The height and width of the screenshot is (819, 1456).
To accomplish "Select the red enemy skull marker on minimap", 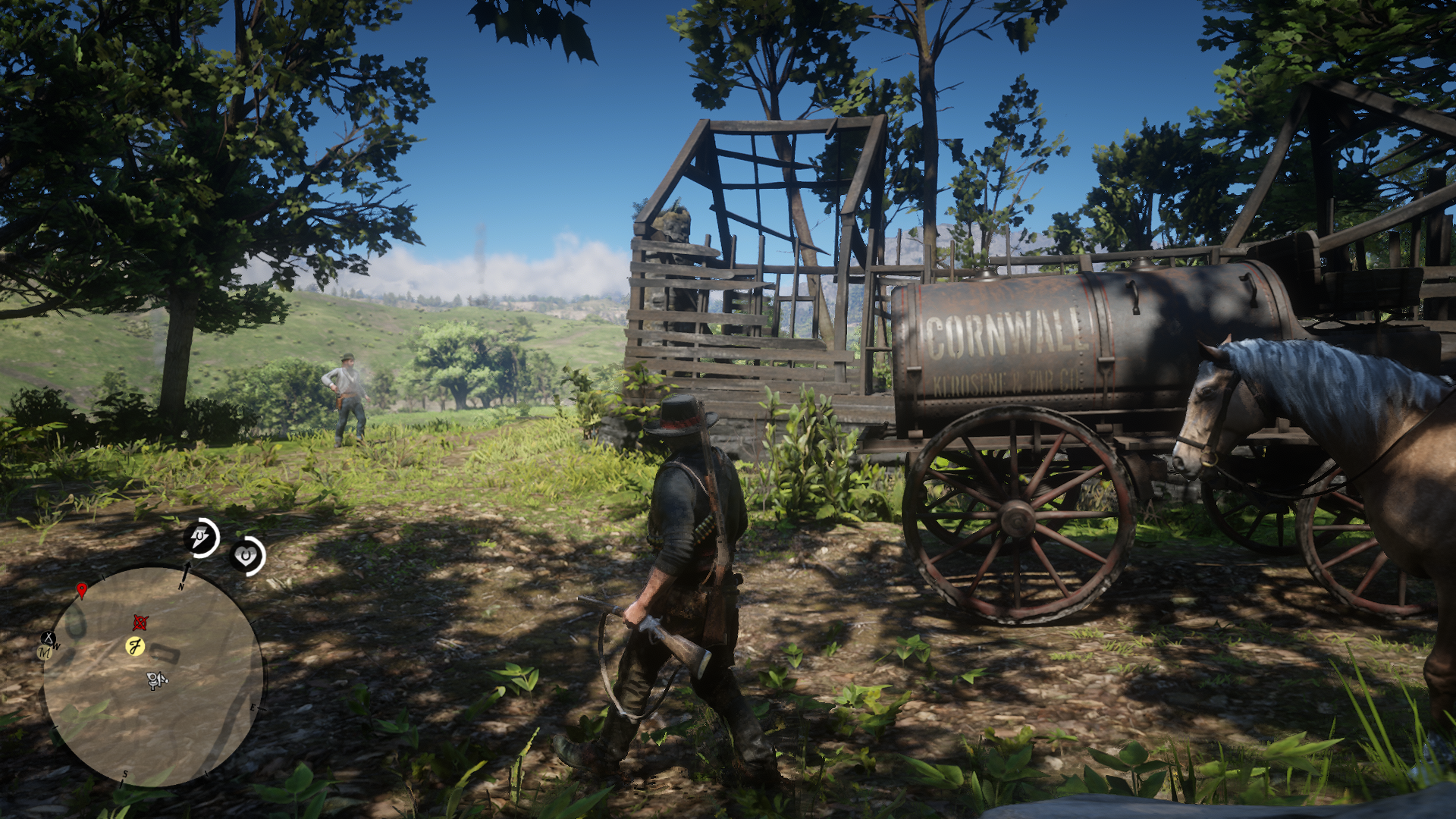I will tap(140, 623).
